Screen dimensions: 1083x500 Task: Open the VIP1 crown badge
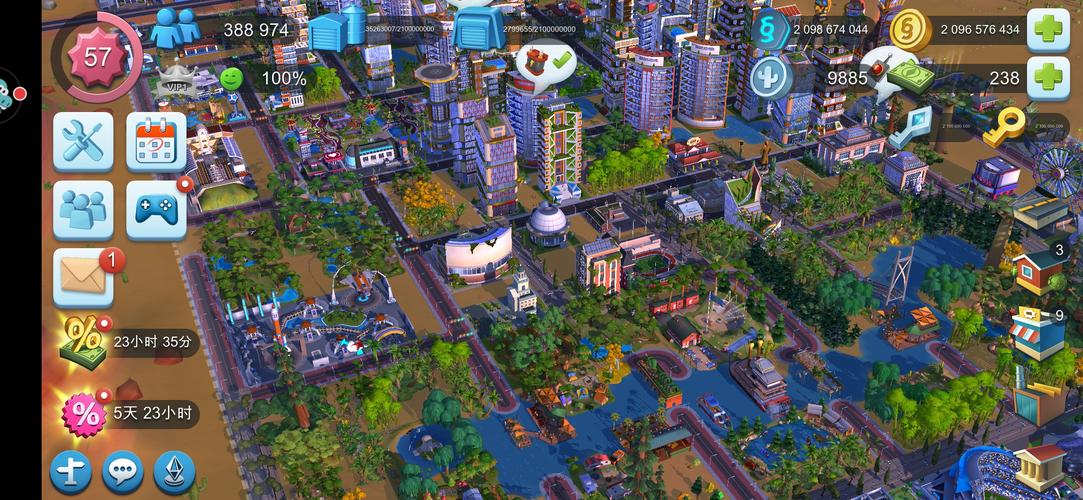(177, 80)
